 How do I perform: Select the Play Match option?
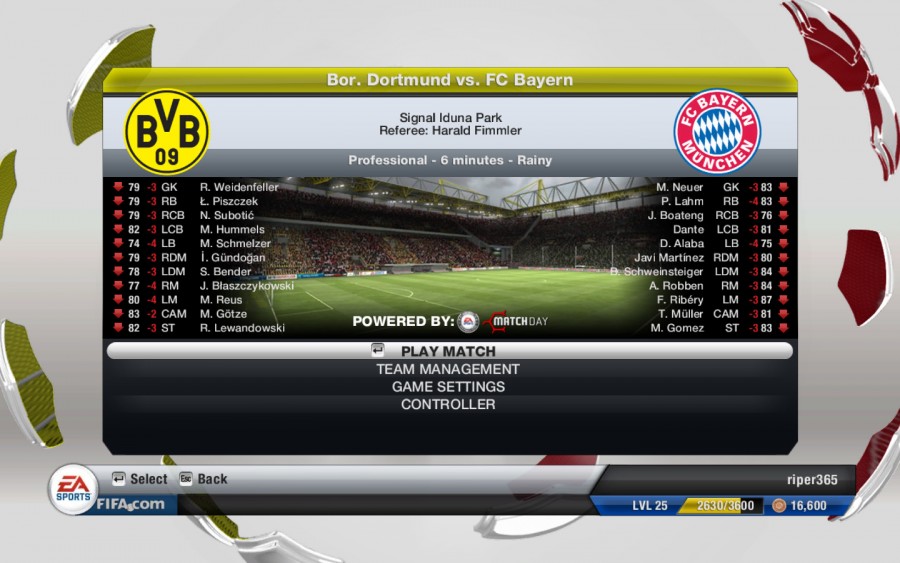[x=448, y=351]
